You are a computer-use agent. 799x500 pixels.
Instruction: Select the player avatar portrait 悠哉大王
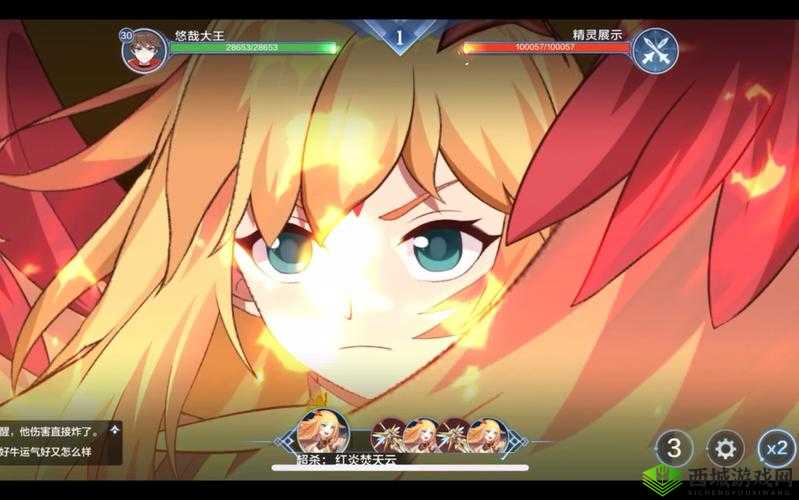coord(144,50)
